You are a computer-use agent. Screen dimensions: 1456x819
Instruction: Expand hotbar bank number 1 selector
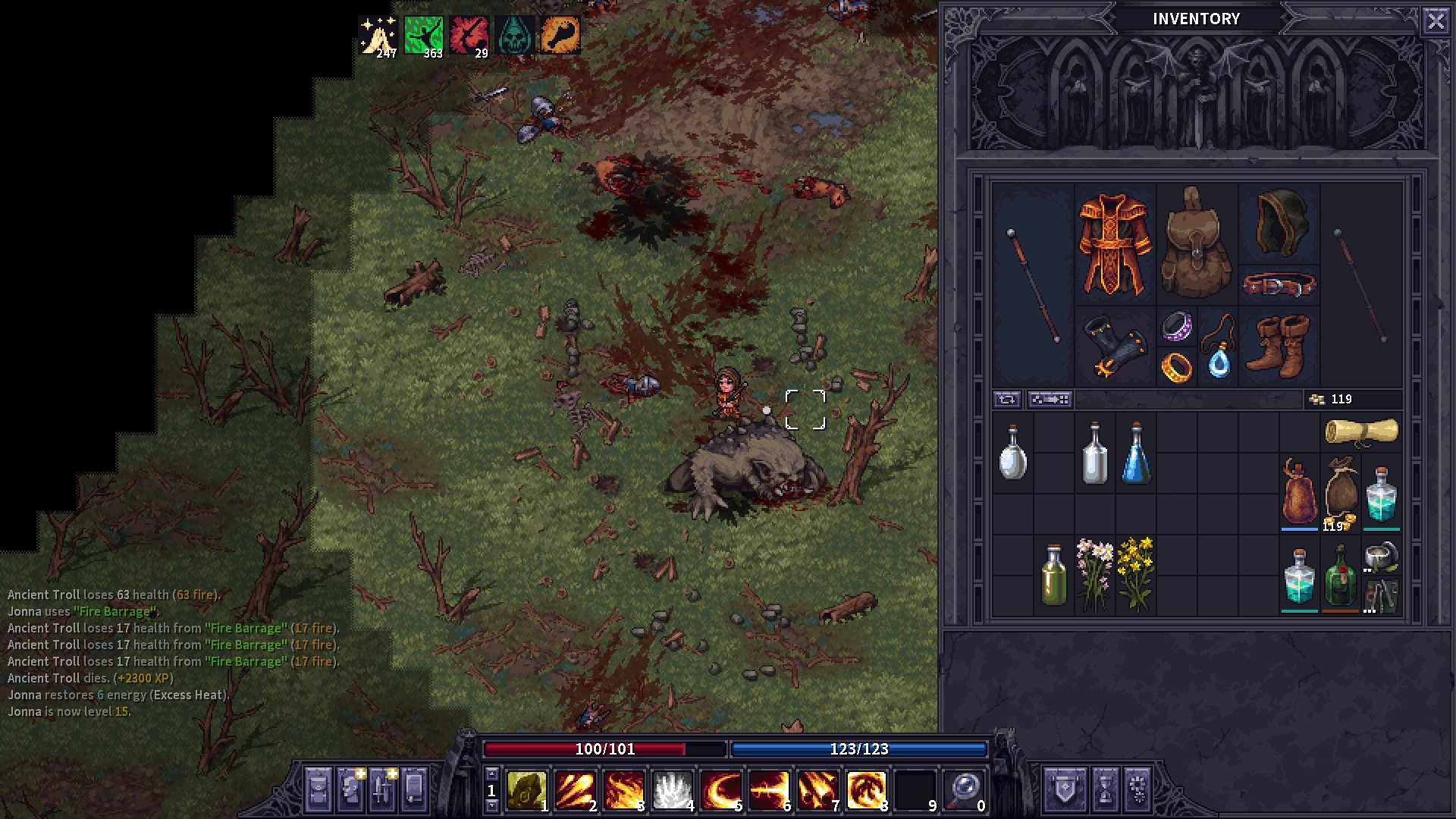point(493,789)
